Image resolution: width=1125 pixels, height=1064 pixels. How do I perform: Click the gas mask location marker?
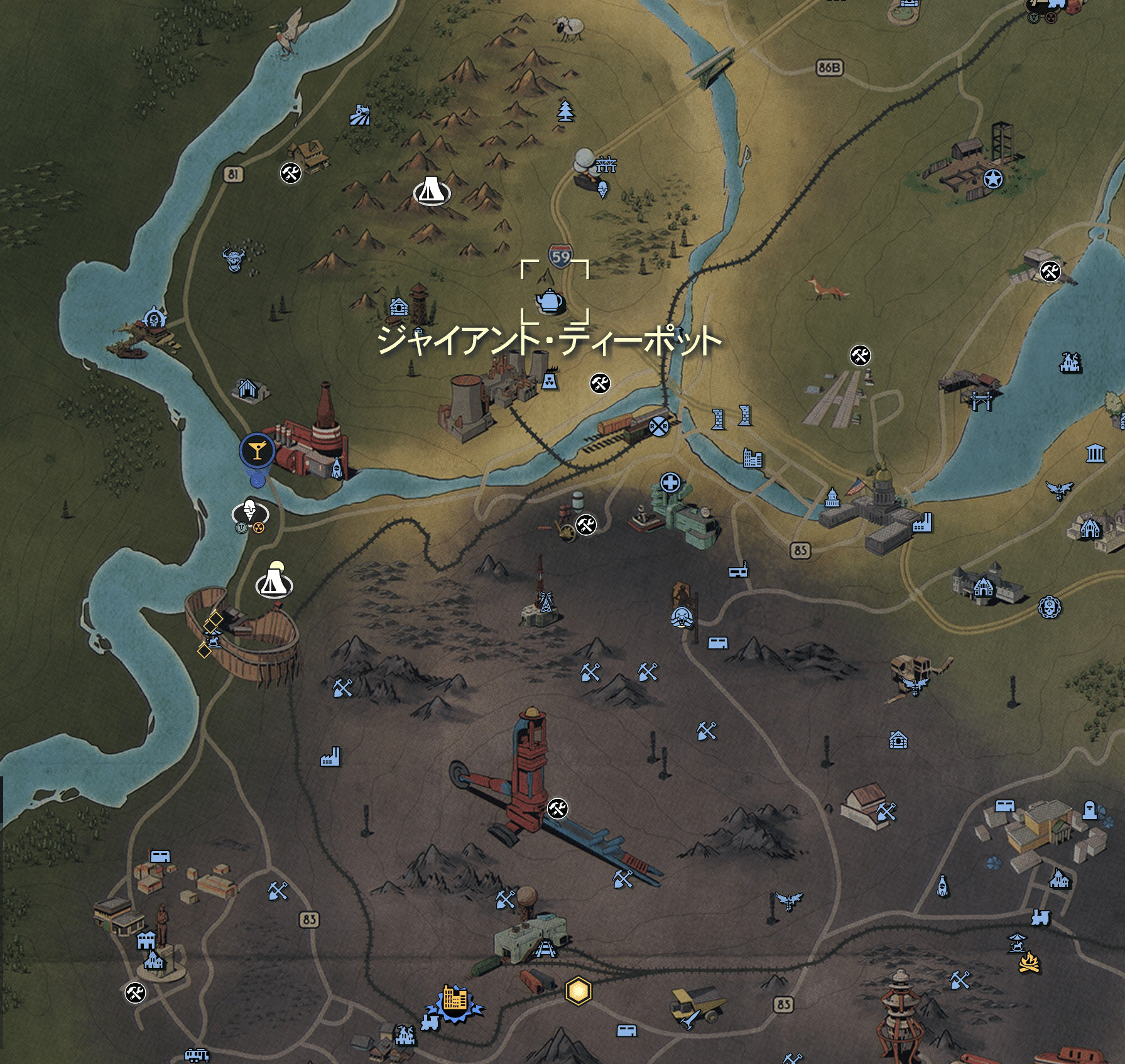(681, 617)
